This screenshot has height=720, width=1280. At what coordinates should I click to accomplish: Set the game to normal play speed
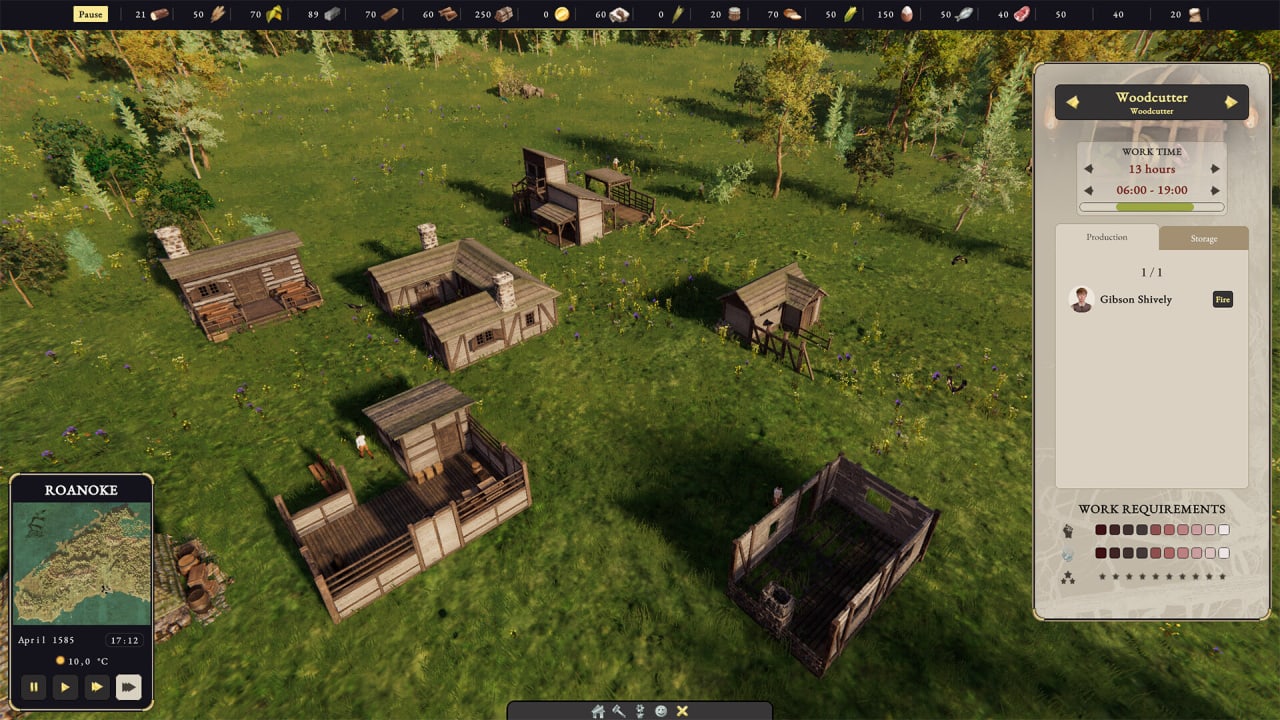pos(65,687)
